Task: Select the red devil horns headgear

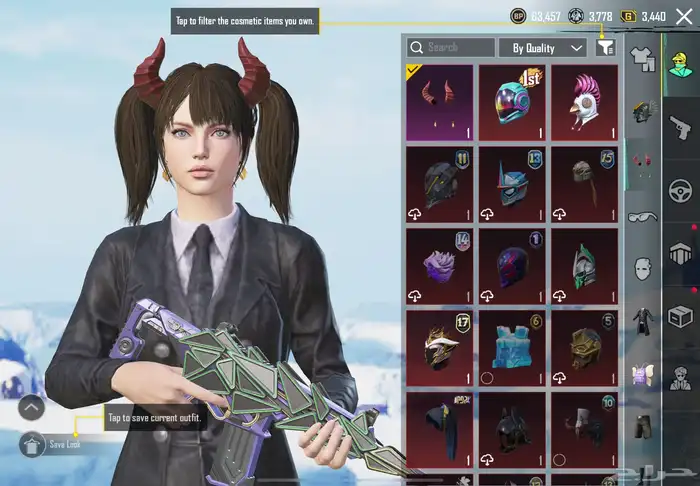Action: pyautogui.click(x=440, y=102)
